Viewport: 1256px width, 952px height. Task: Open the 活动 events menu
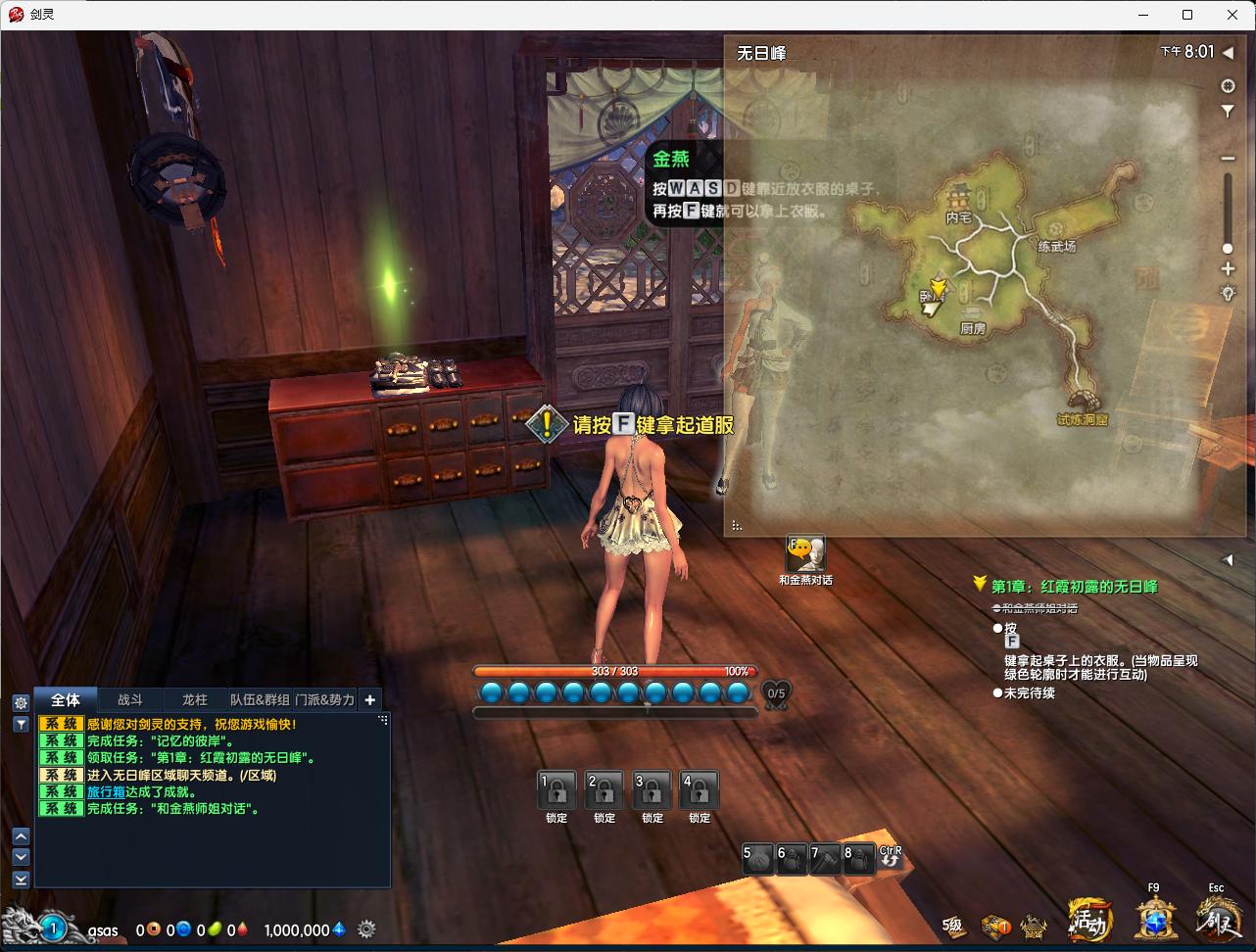pos(1090,921)
